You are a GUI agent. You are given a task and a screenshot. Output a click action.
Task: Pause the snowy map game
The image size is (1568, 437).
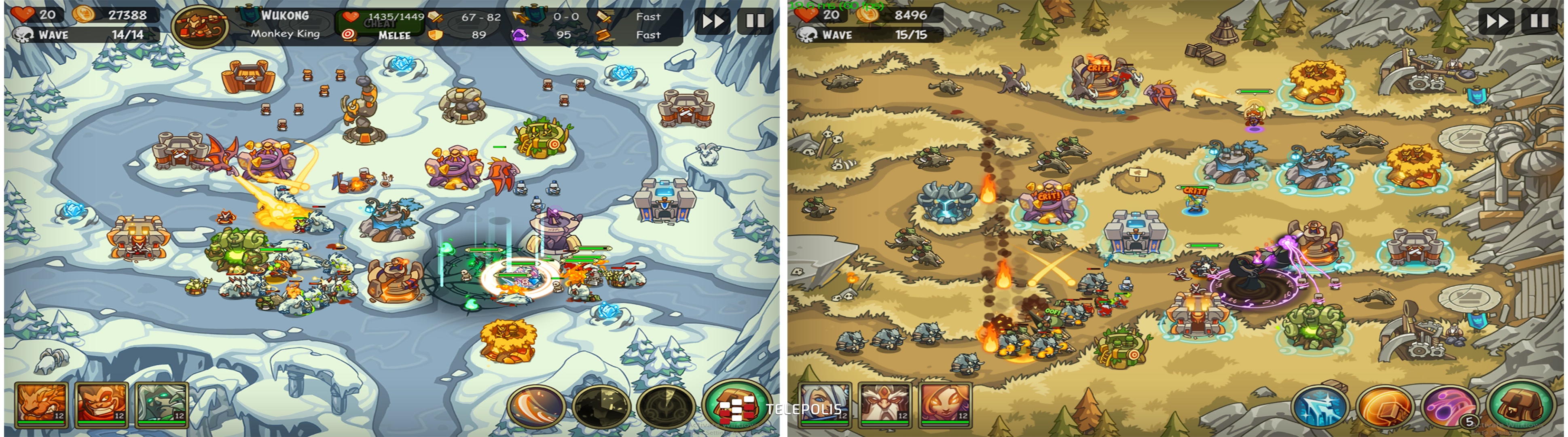pos(755,22)
